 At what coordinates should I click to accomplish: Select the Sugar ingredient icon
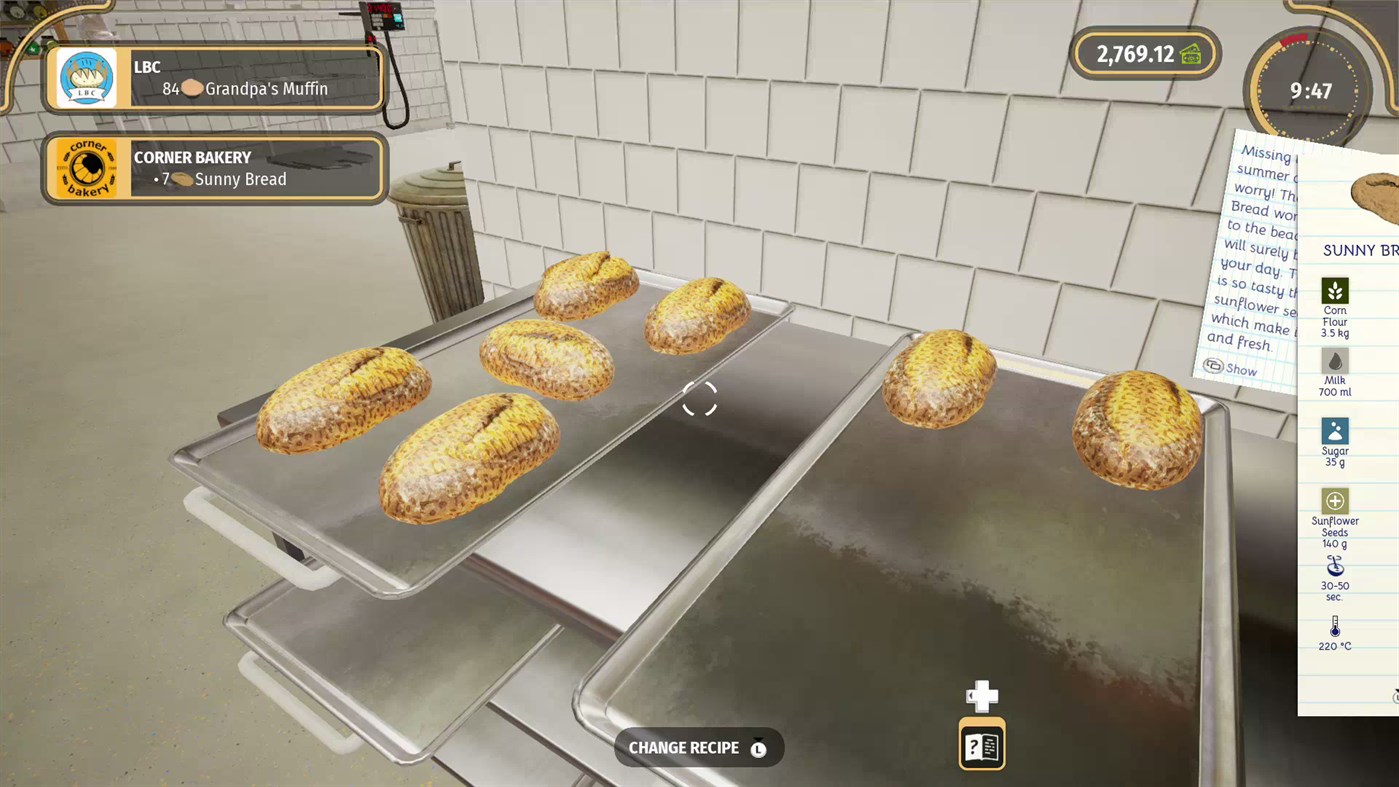pyautogui.click(x=1334, y=431)
